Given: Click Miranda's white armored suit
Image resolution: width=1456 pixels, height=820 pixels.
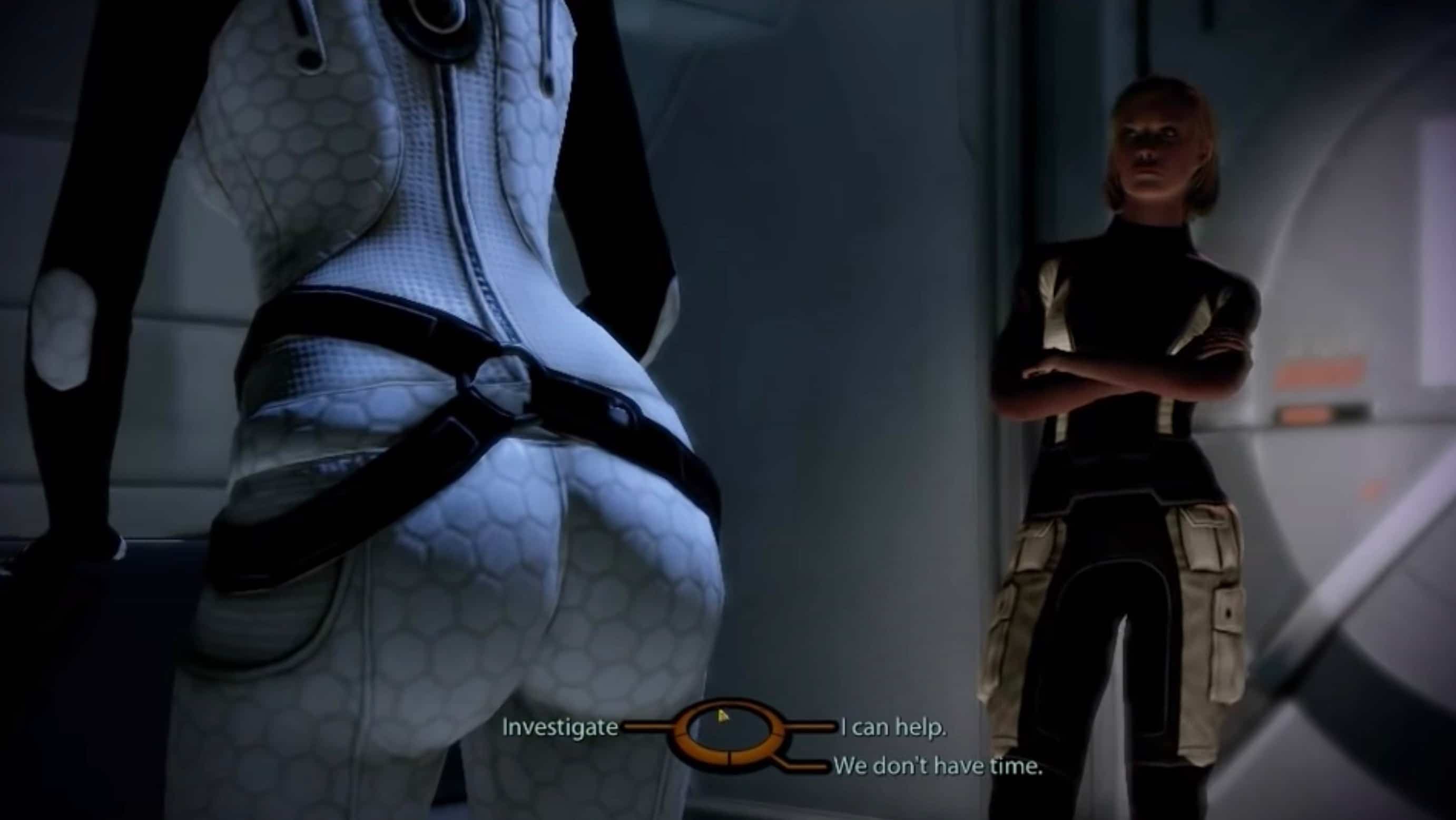Looking at the screenshot, I should (x=452, y=339).
